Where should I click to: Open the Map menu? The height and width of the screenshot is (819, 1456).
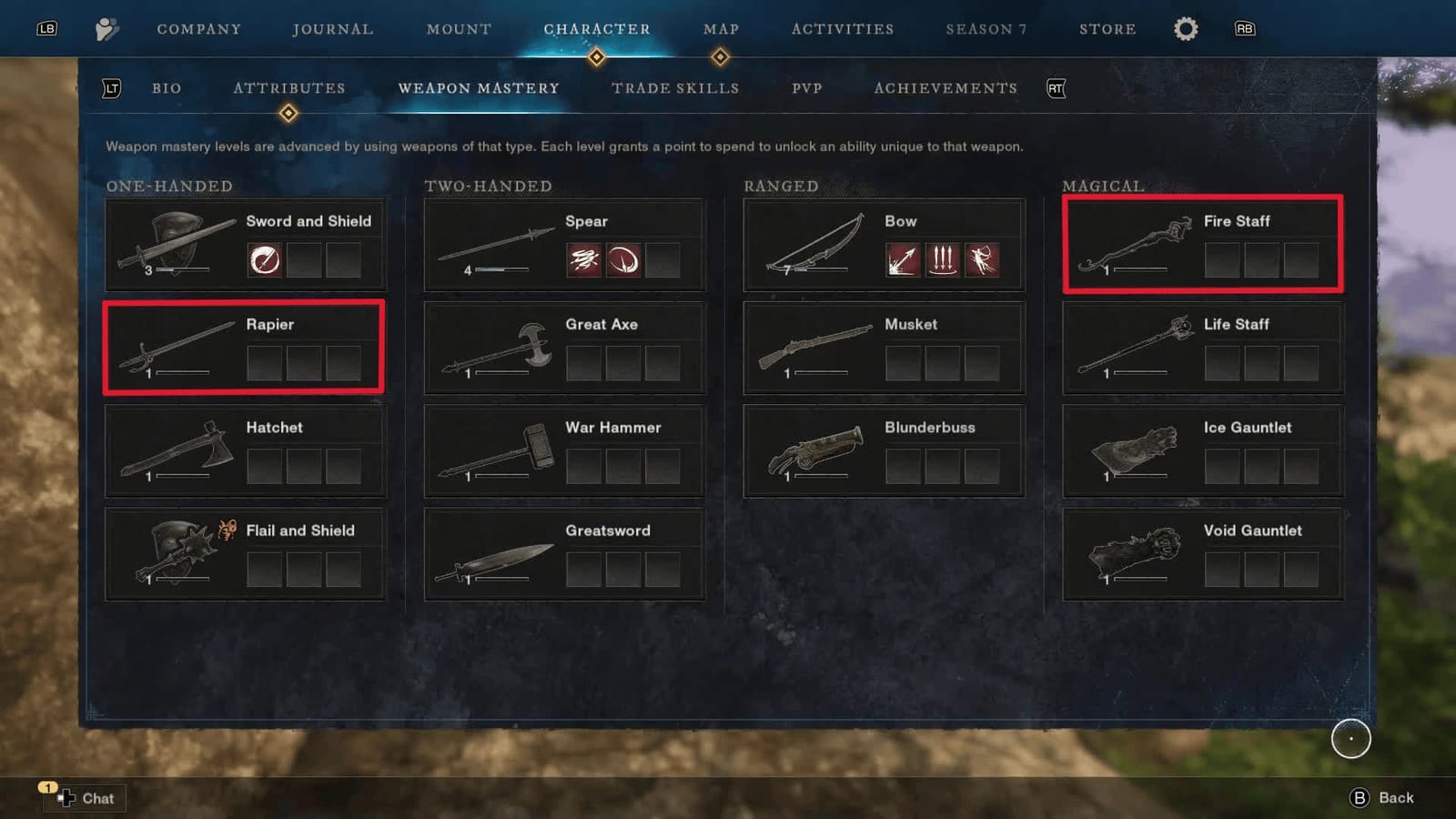721,28
